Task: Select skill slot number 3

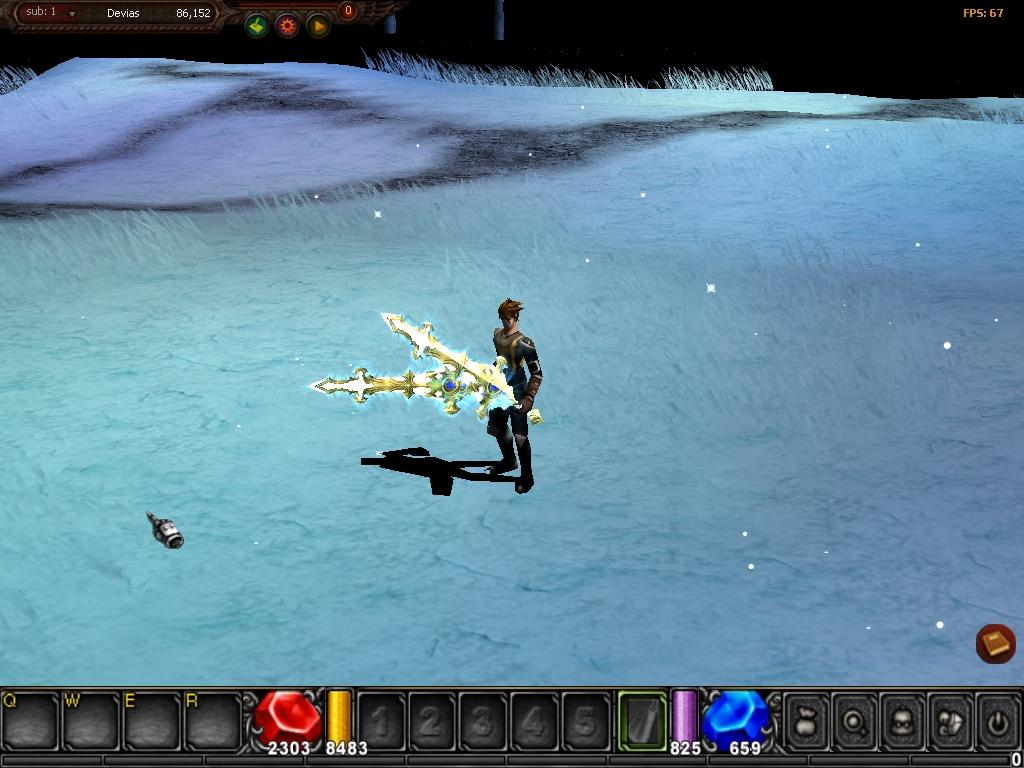Action: coord(483,720)
